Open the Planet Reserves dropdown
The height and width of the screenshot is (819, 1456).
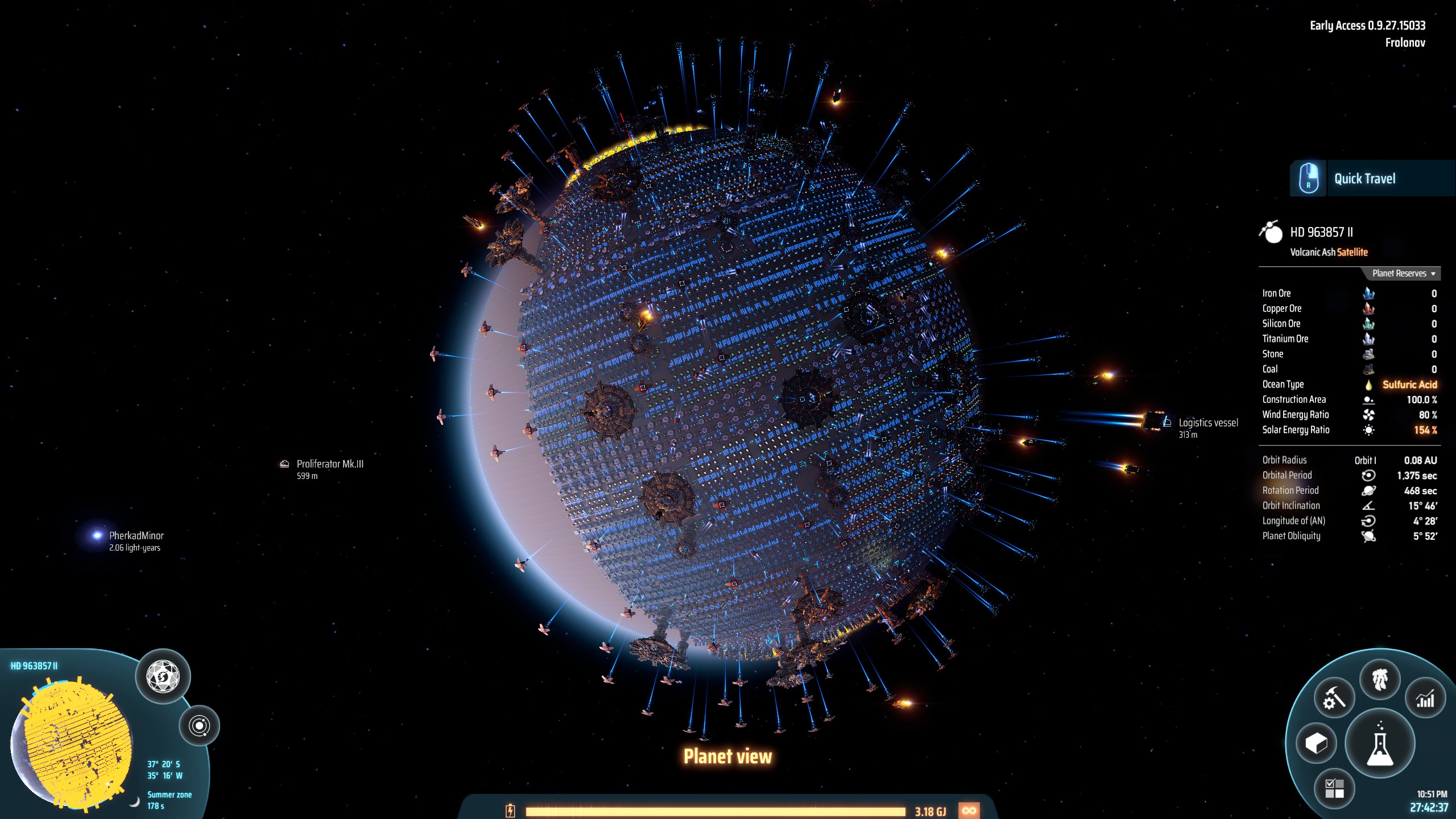coord(1403,274)
